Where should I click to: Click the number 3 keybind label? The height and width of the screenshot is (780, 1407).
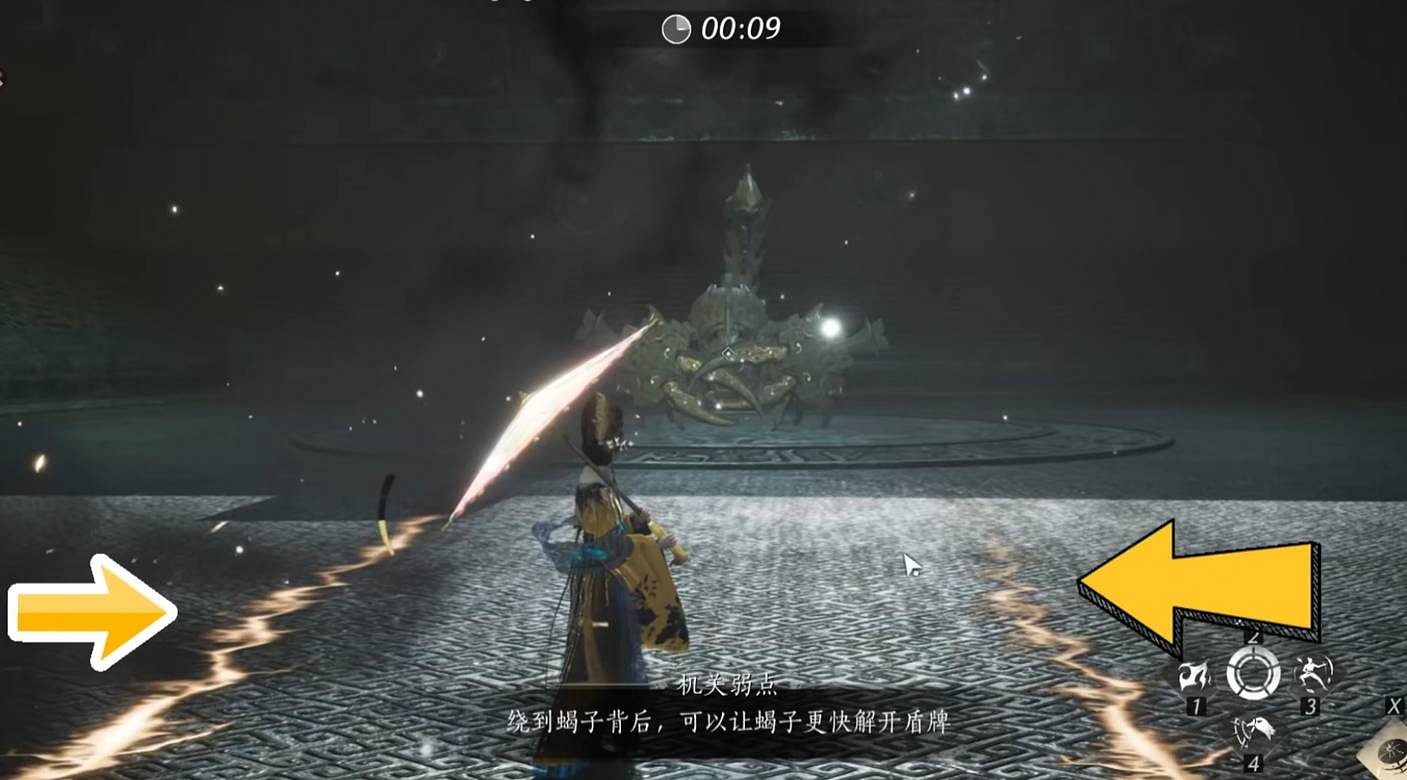[x=1312, y=706]
